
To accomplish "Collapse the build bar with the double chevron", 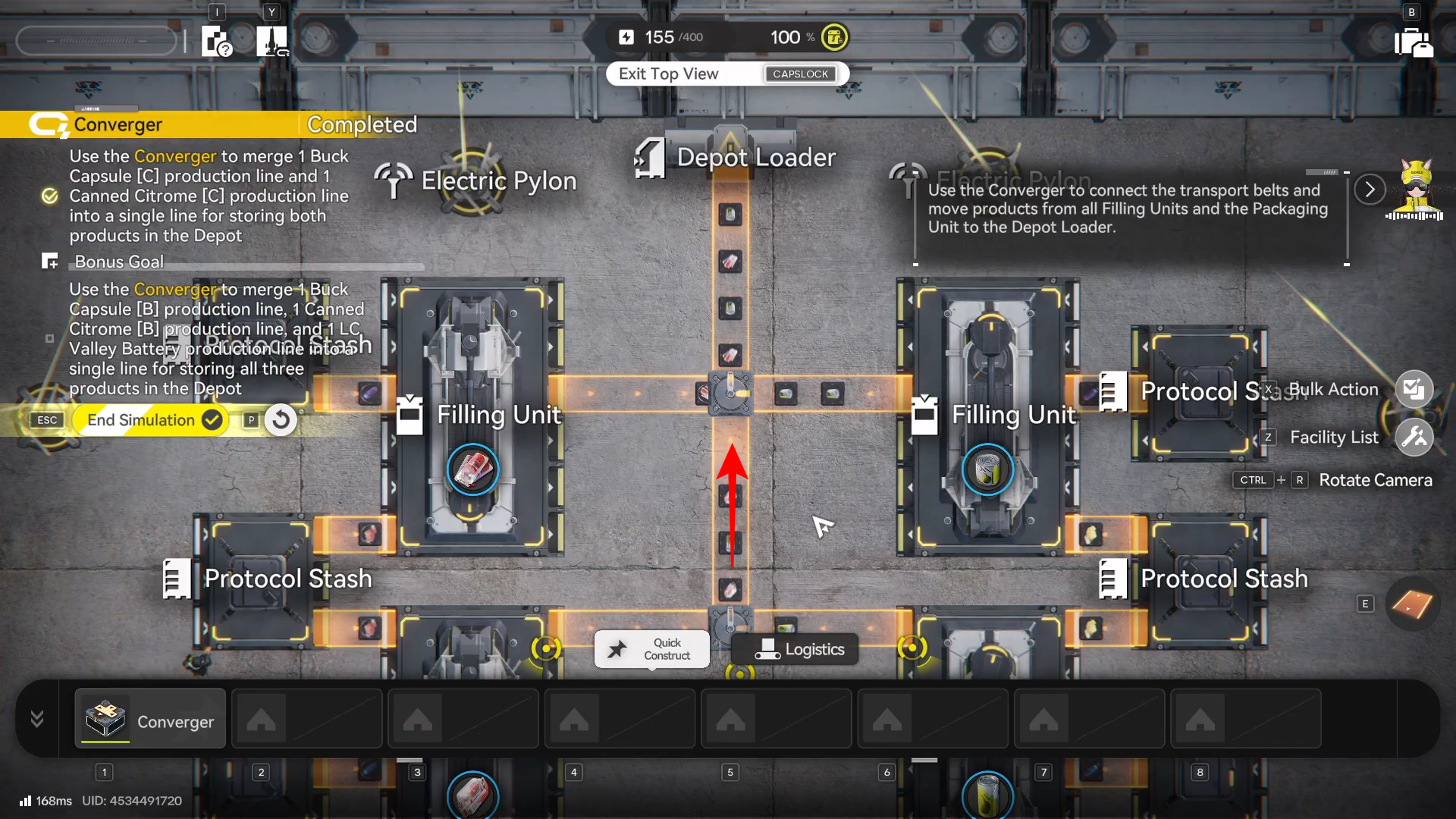I will tap(36, 719).
